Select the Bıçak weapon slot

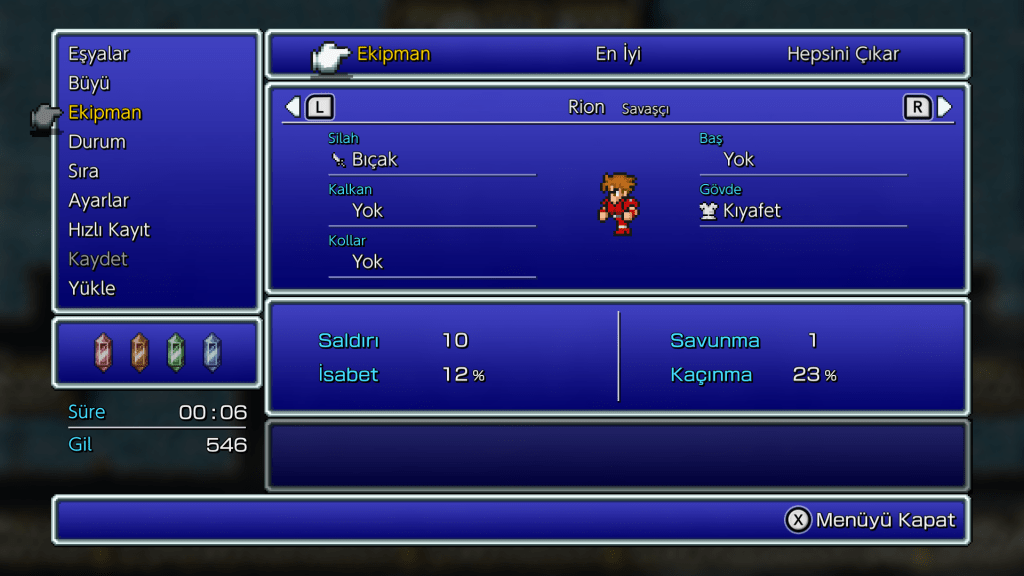click(x=375, y=160)
